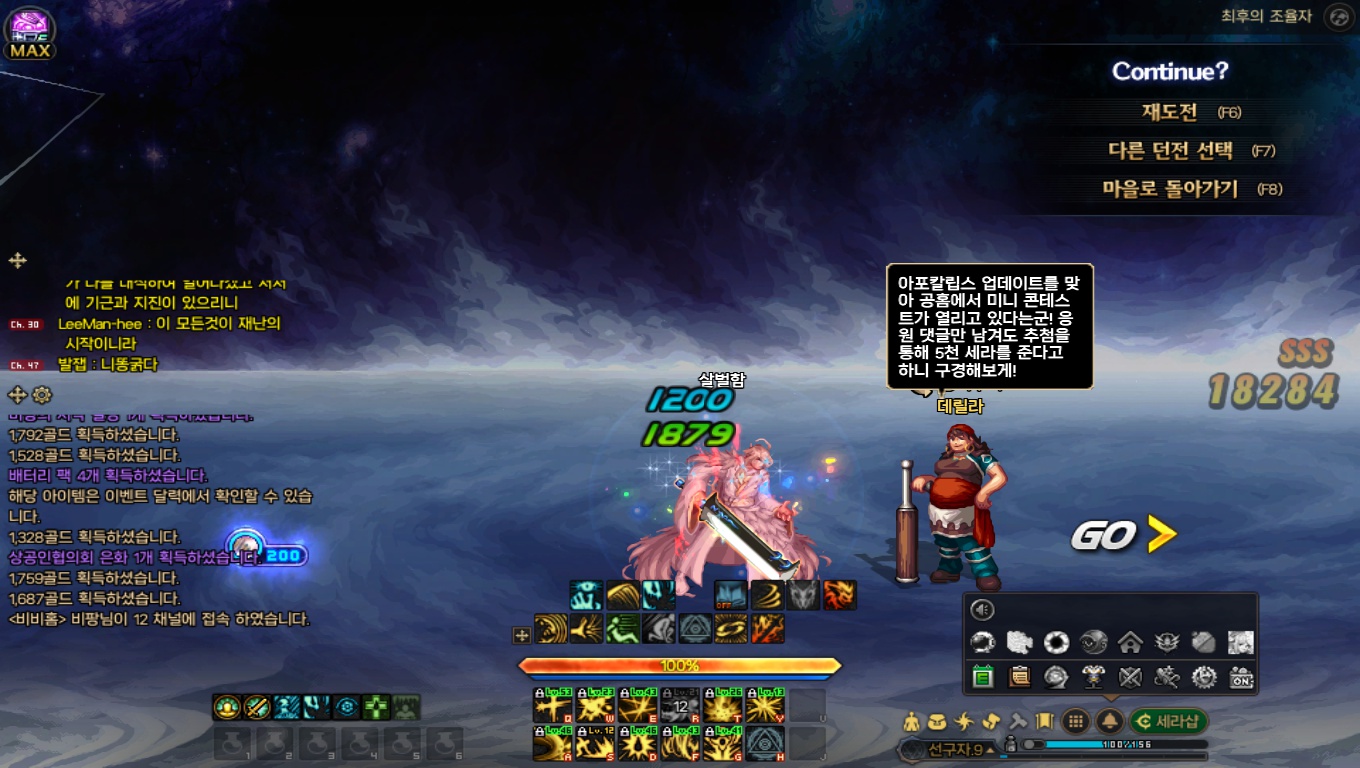Open the character figure menu icon
Image resolution: width=1360 pixels, height=768 pixels.
911,721
